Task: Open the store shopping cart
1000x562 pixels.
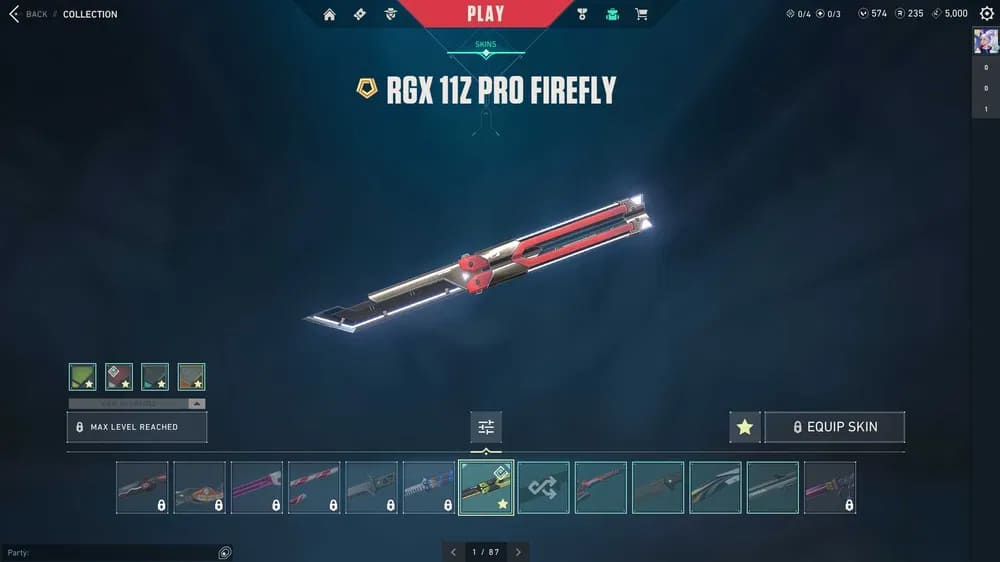Action: 641,14
